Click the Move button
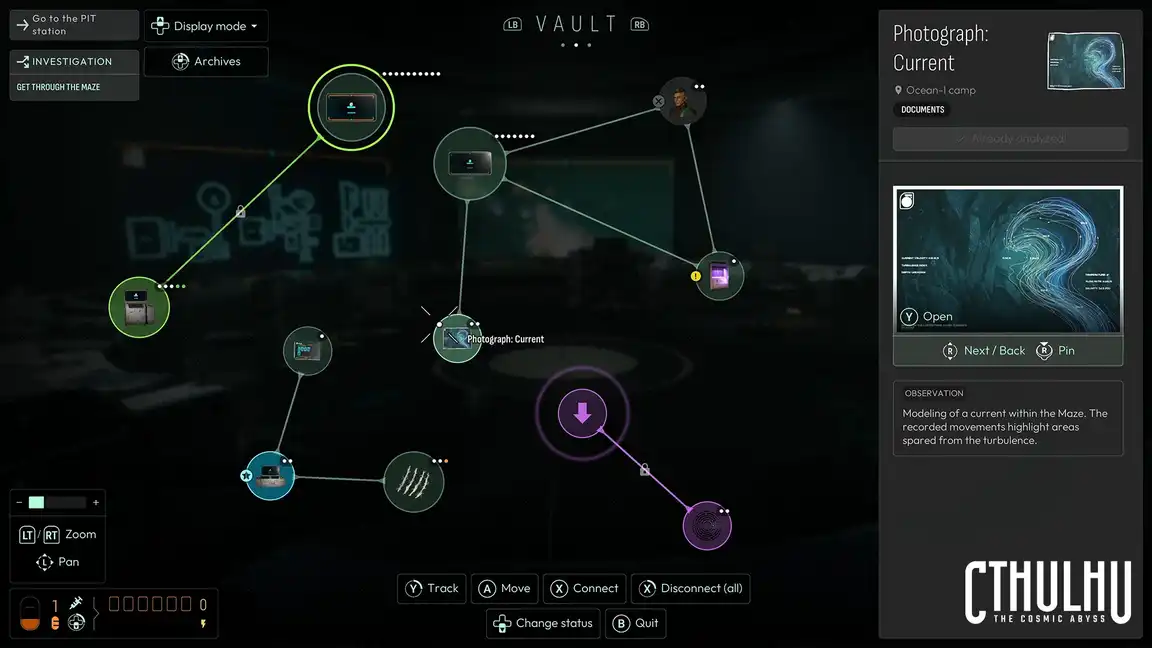The width and height of the screenshot is (1152, 648). [505, 588]
